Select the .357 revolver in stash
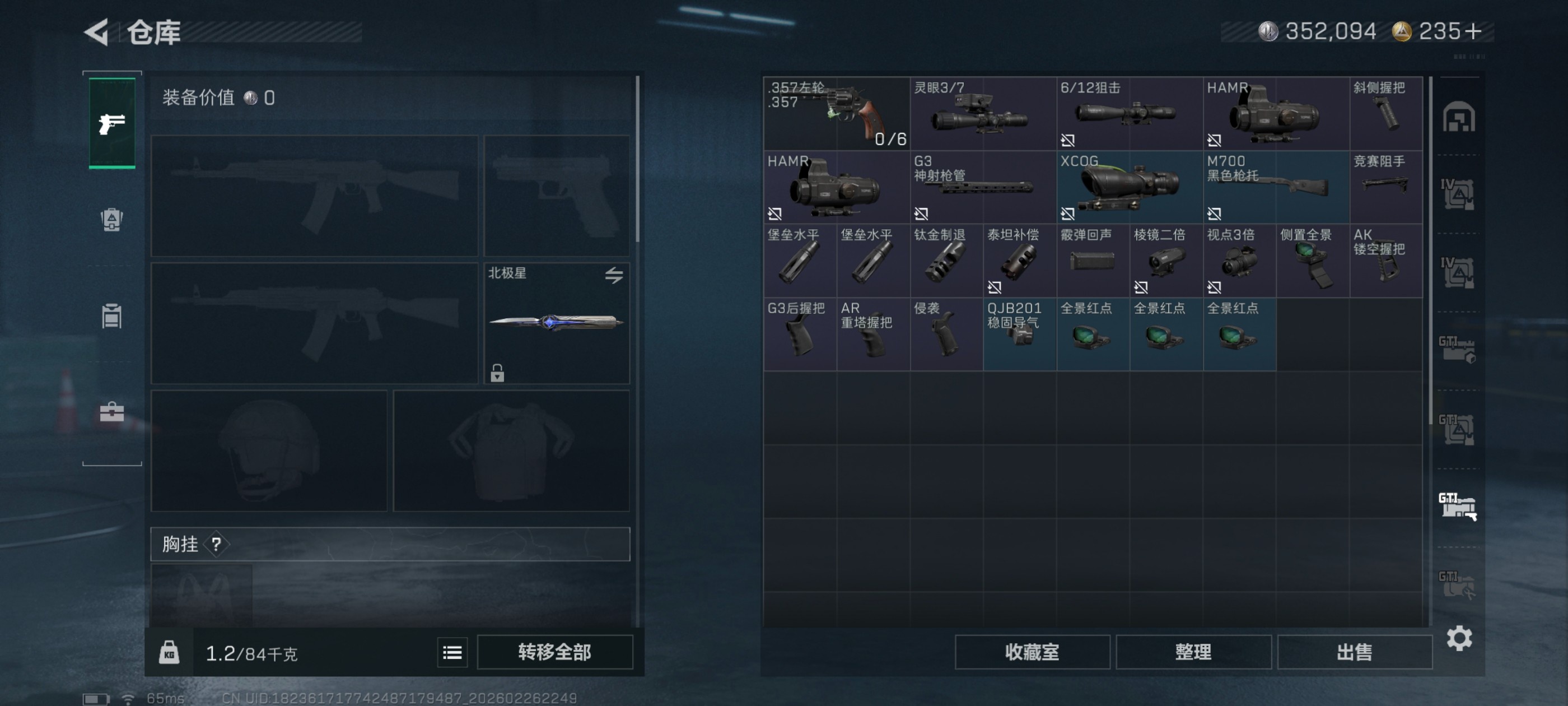1568x706 pixels. point(836,113)
